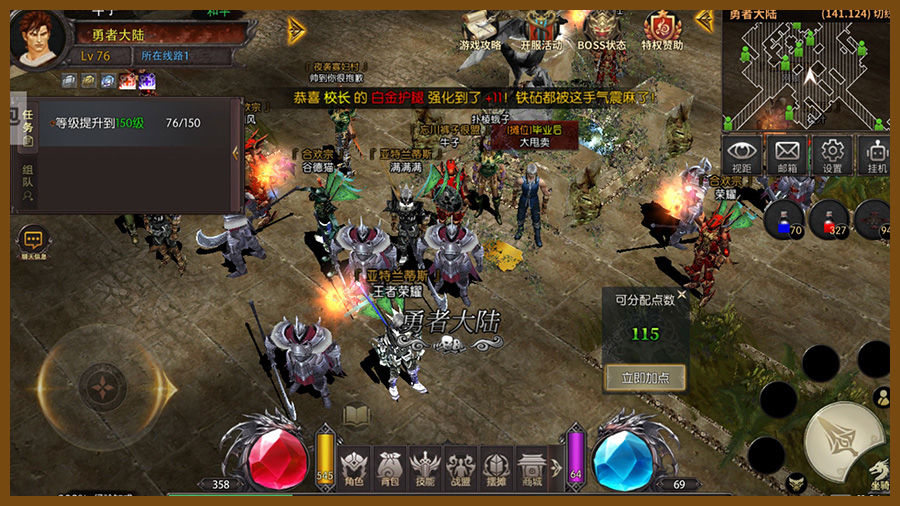Select the level-up to 150 quest entry
Image resolution: width=900 pixels, height=506 pixels.
coord(128,123)
